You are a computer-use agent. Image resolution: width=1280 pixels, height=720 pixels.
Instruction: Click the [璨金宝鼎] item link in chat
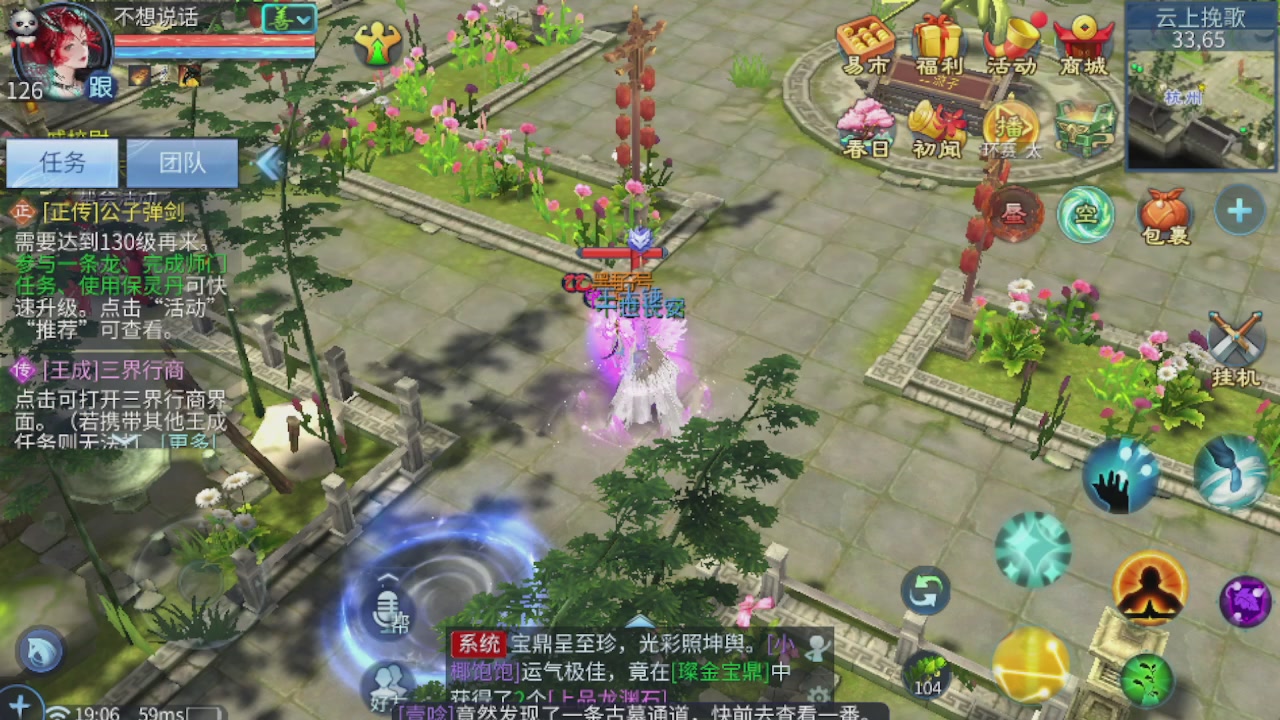point(722,672)
